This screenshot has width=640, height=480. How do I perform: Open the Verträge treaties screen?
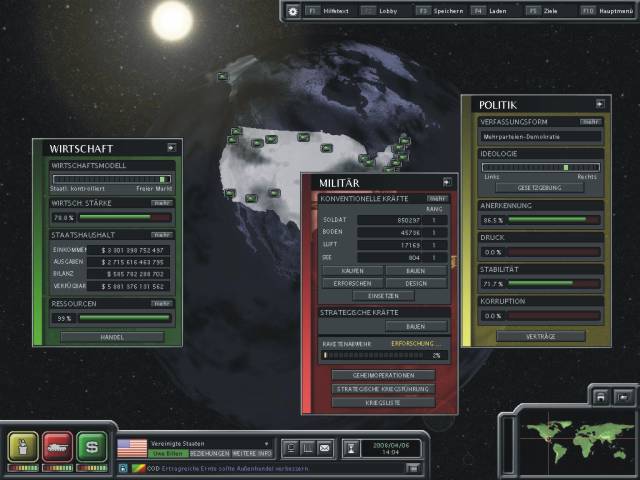tap(540, 337)
